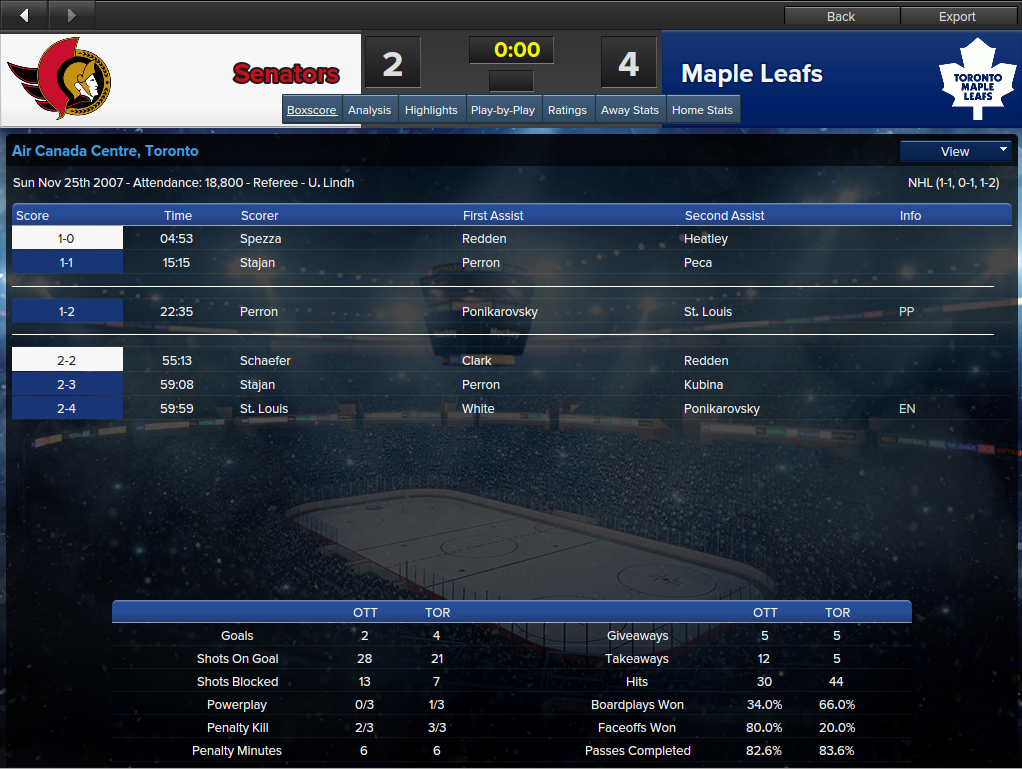Switch to Home Stats tab
1022x769 pixels.
pyautogui.click(x=702, y=110)
